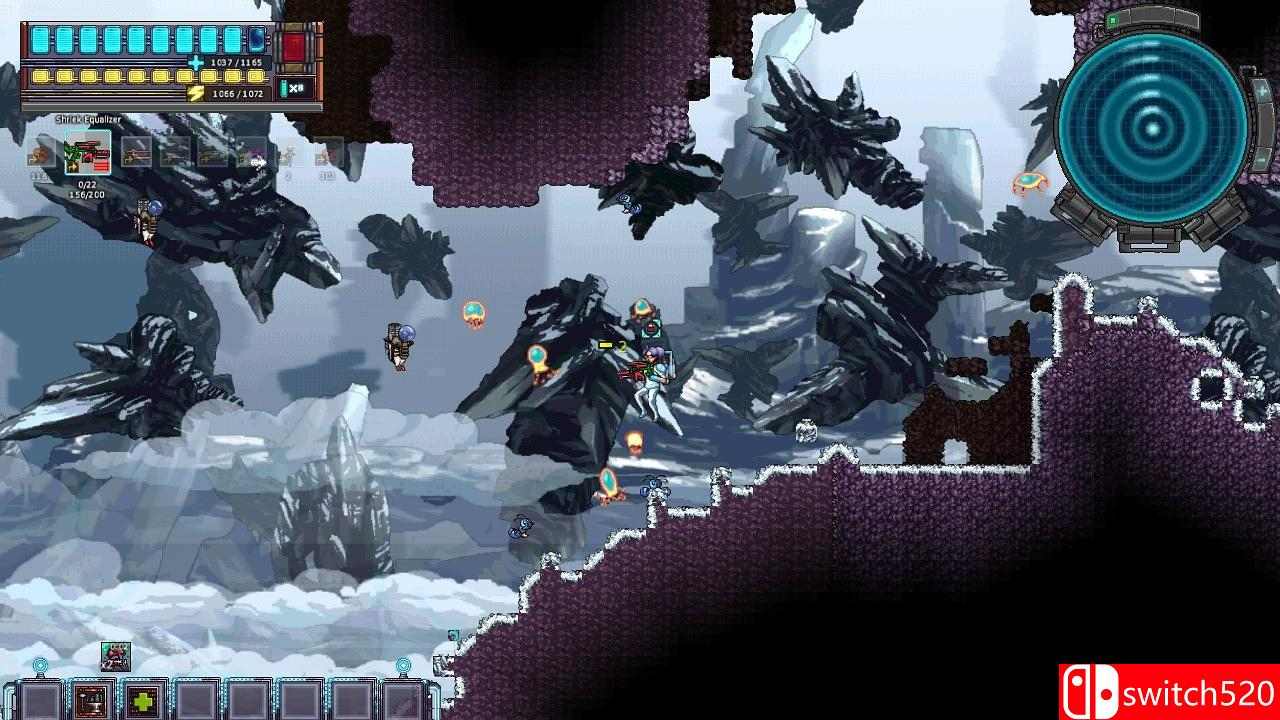Click the lightning bolt energy icon
Image resolution: width=1280 pixels, height=720 pixels.
pyautogui.click(x=196, y=92)
